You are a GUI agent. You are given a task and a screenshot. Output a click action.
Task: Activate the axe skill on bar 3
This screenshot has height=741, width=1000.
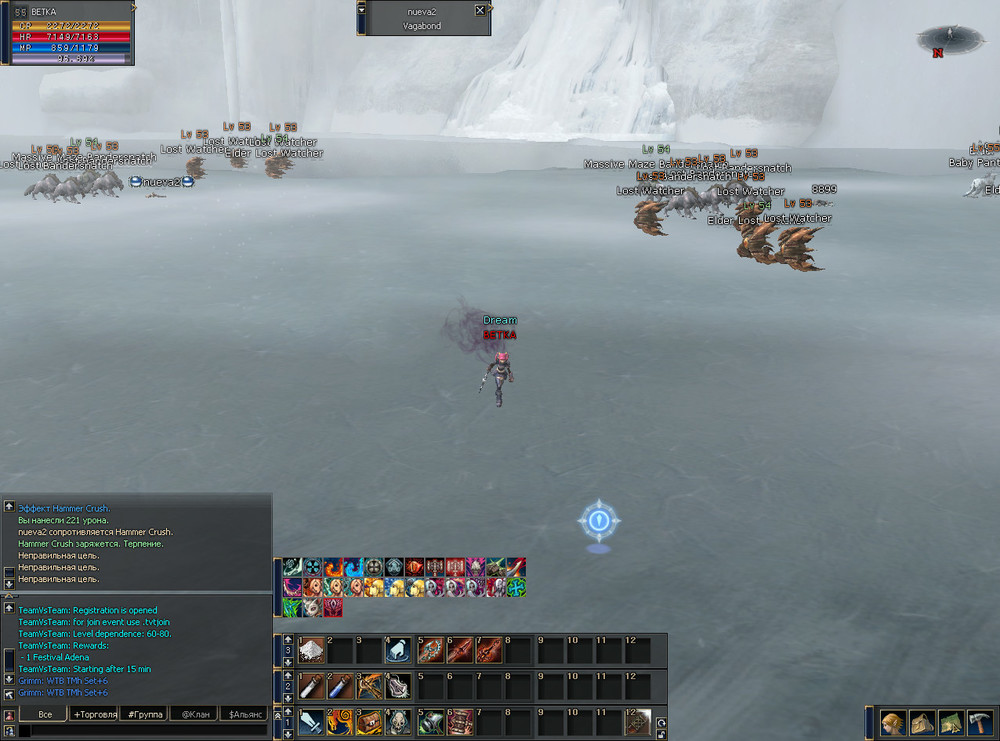(432, 651)
